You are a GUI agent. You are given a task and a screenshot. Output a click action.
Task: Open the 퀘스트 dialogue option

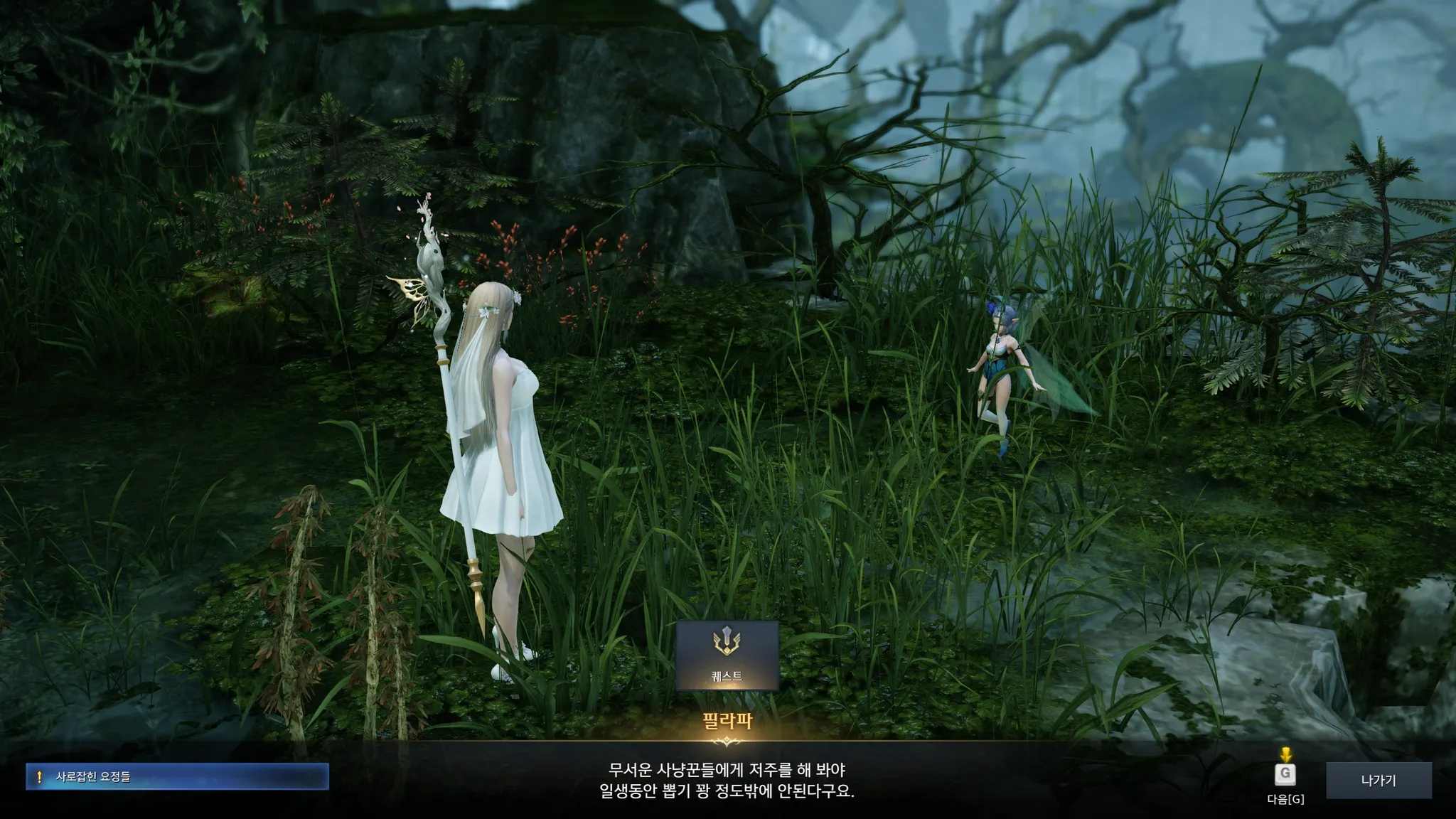(727, 655)
